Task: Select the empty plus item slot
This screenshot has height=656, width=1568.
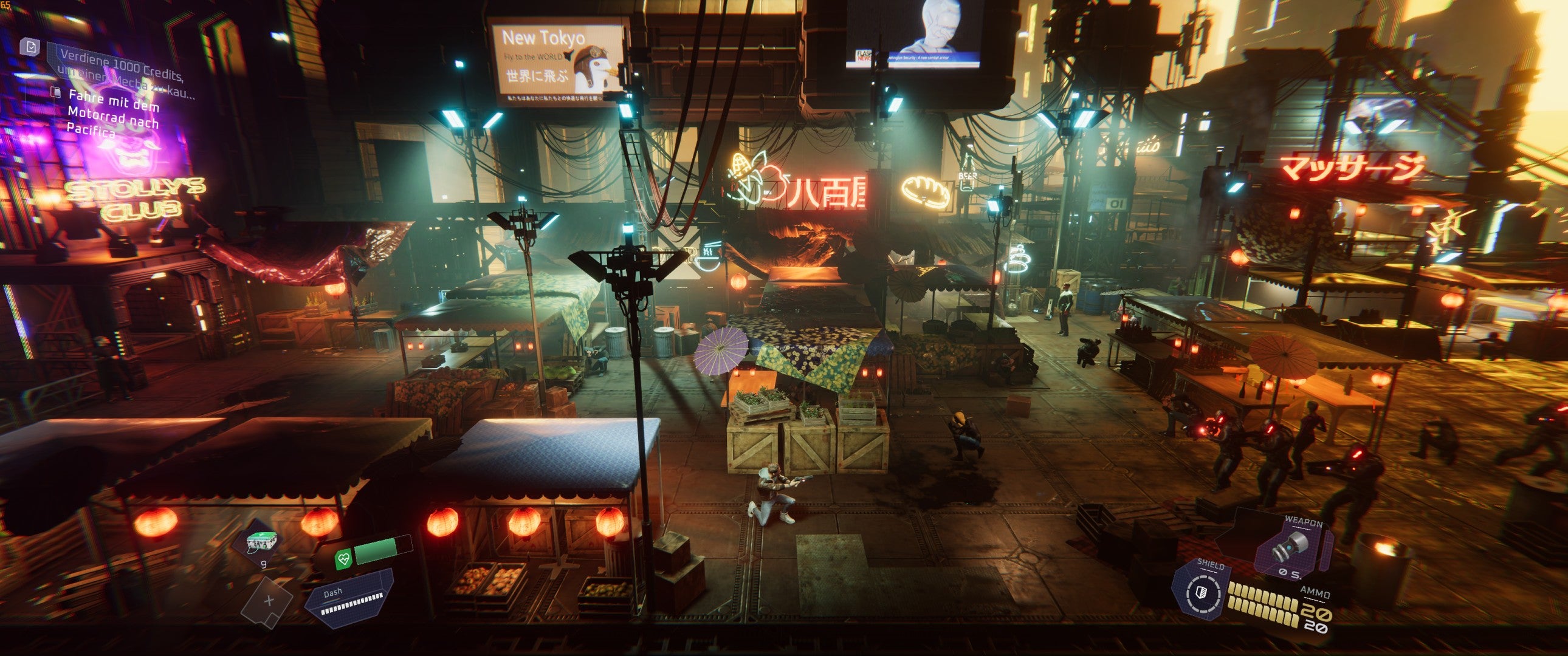Action: pyautogui.click(x=269, y=601)
